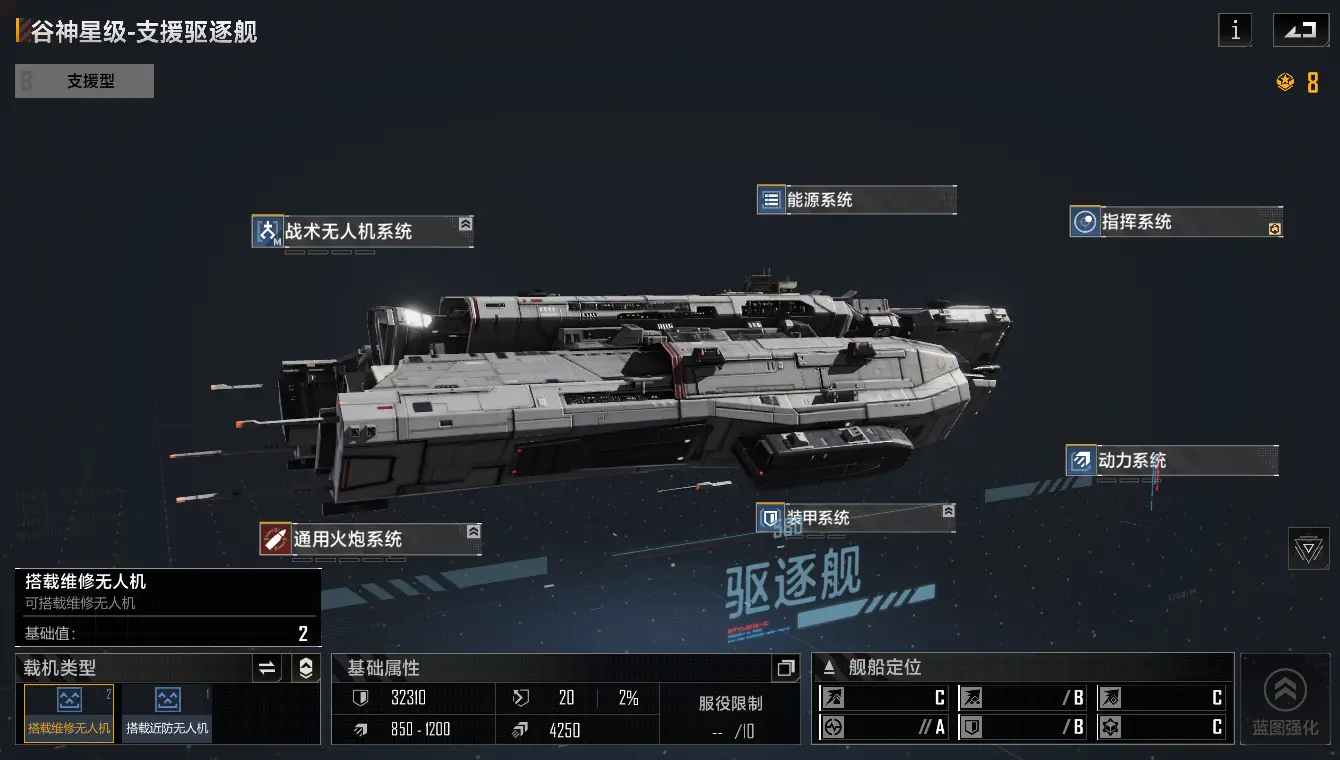
Task: Select the 支援型 ship type tab
Action: (85, 81)
